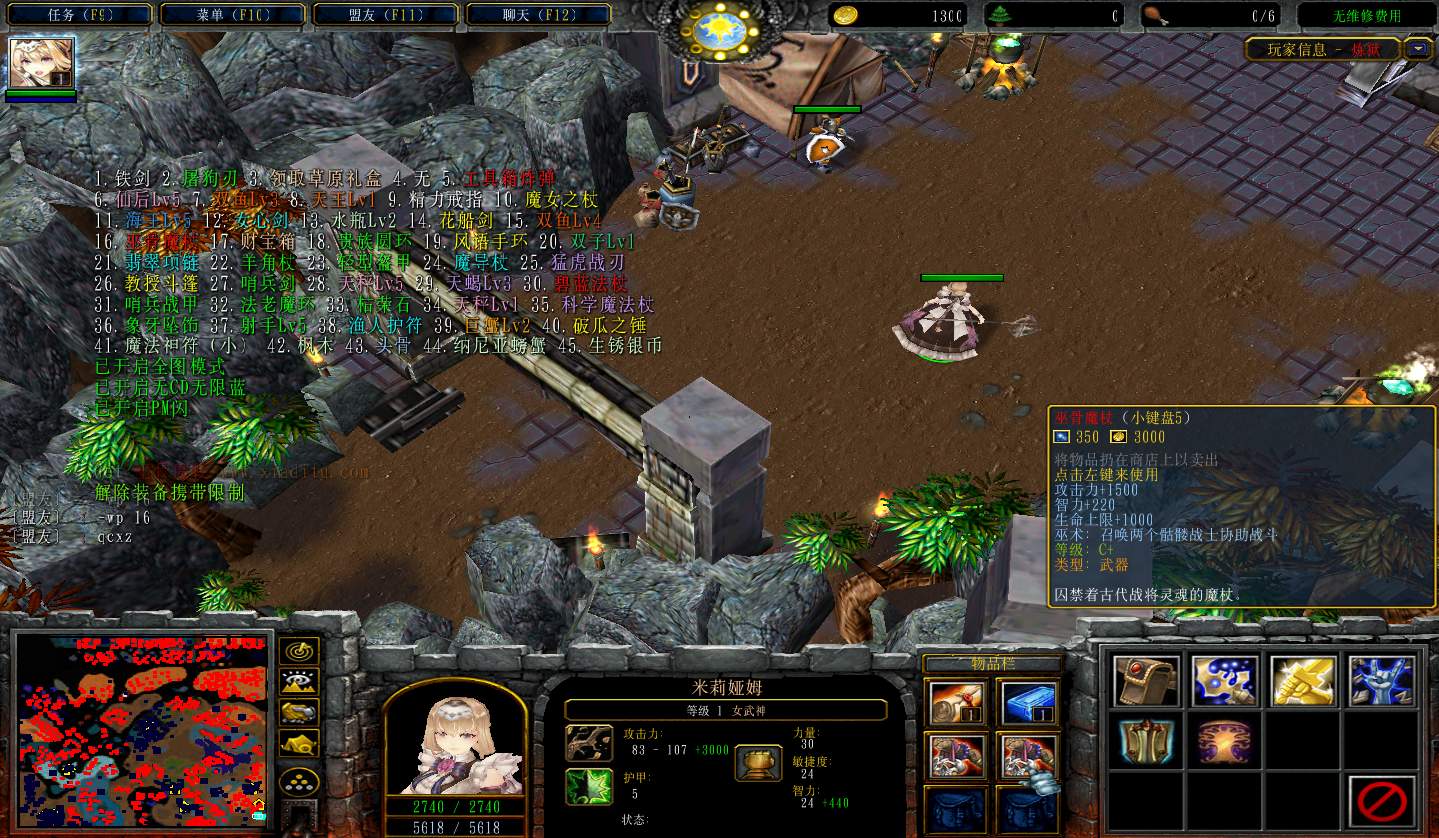The height and width of the screenshot is (838, 1439).
Task: Click the large 3D hero portrait
Action: pyautogui.click(x=455, y=740)
